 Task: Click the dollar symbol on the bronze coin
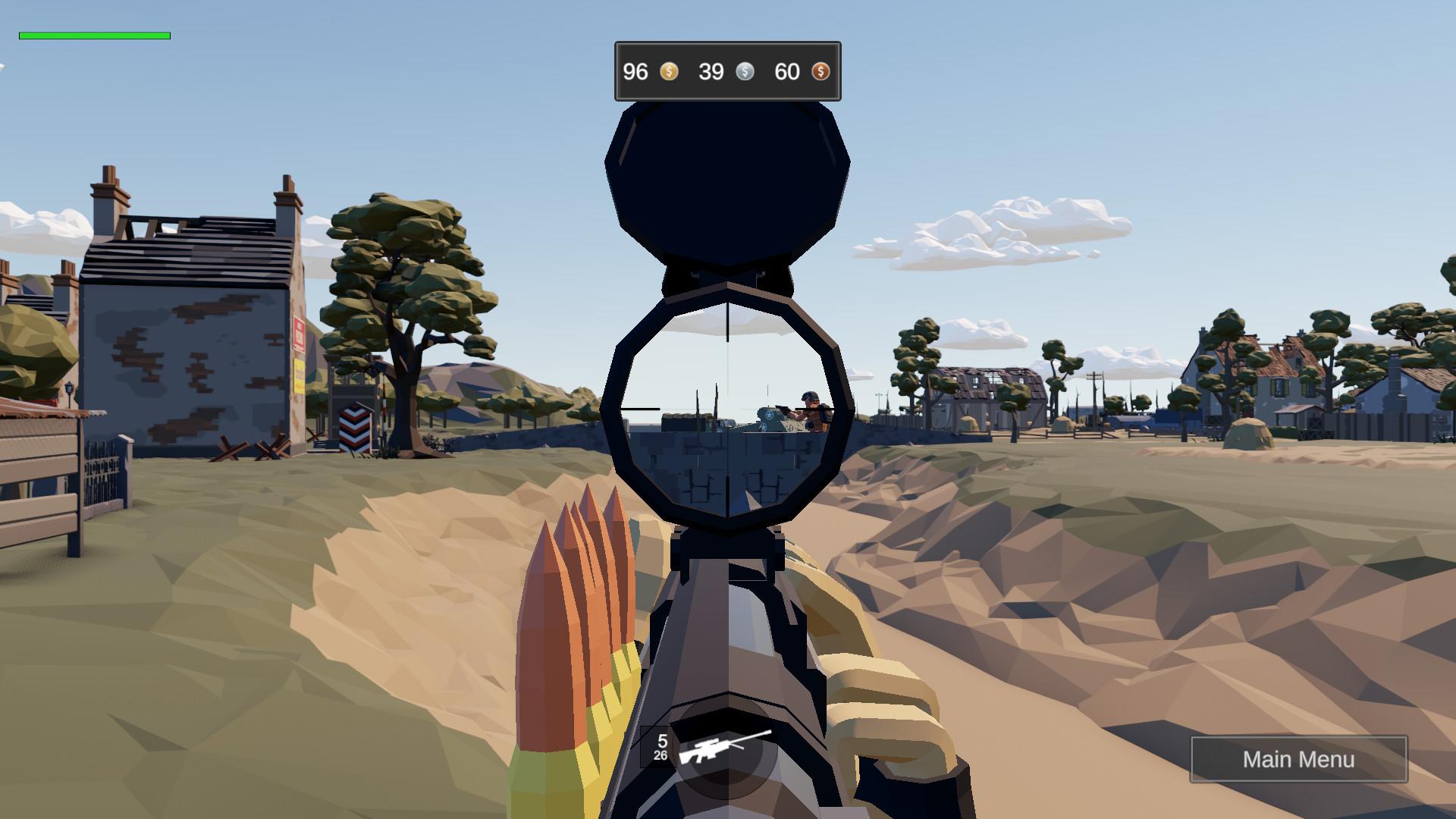tap(821, 72)
